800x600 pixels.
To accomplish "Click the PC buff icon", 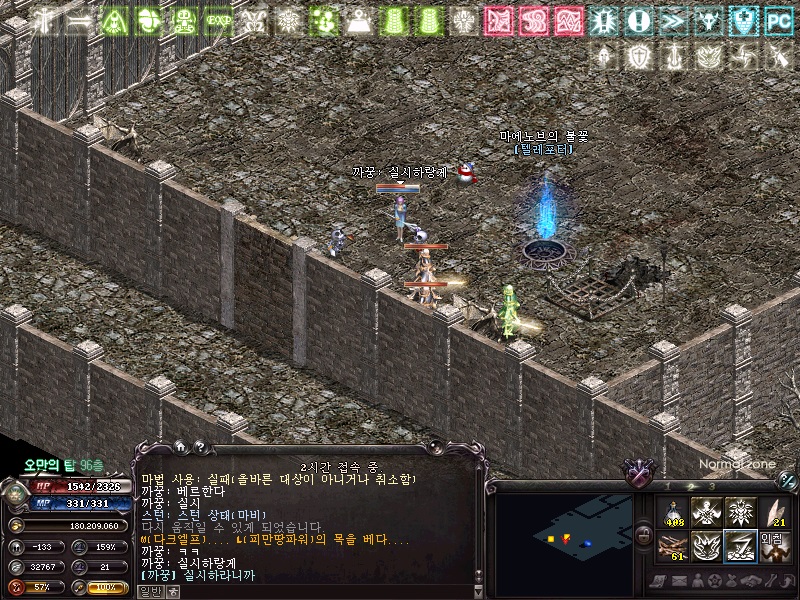I will click(777, 20).
